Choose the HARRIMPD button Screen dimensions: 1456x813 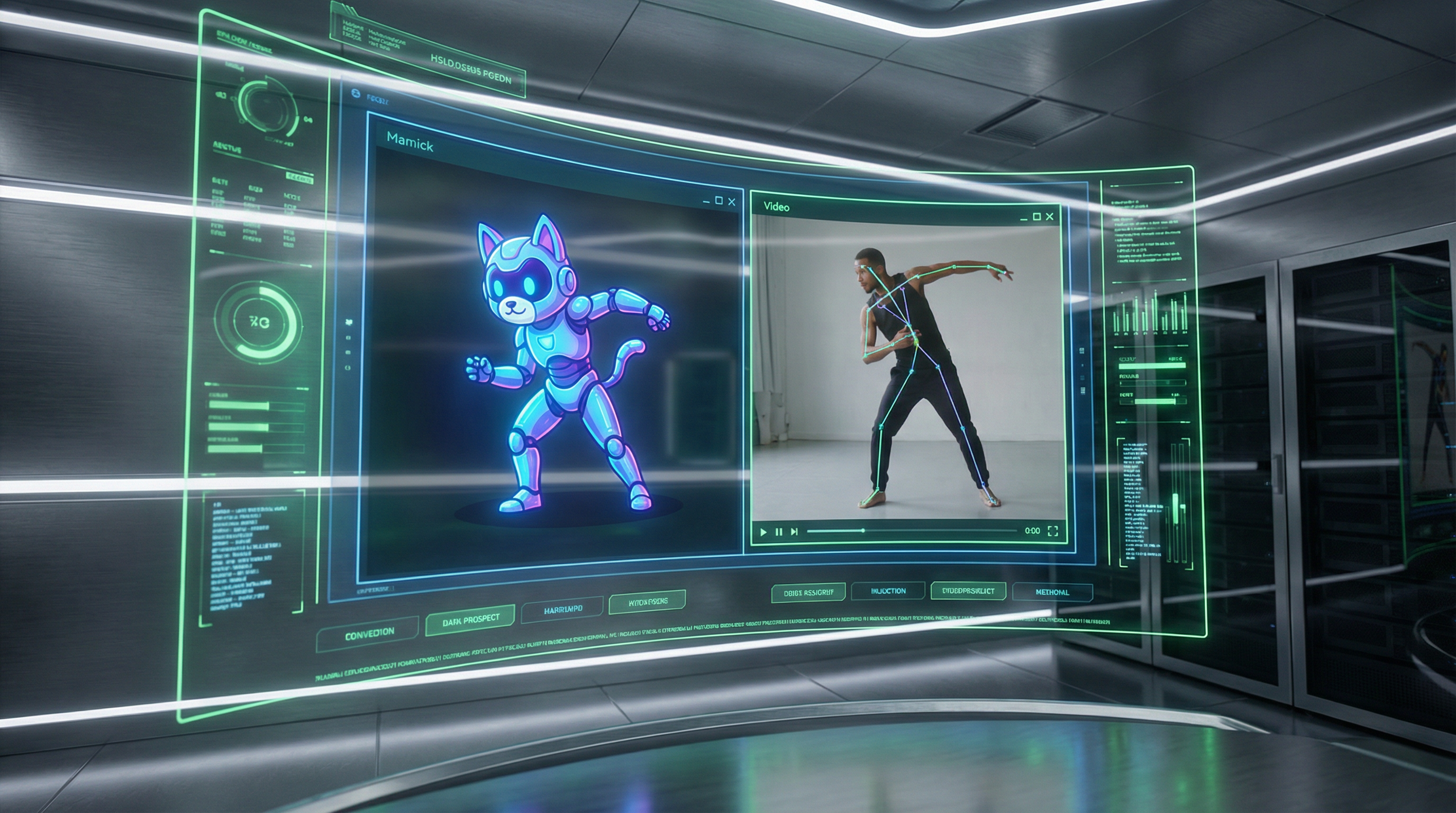point(562,609)
